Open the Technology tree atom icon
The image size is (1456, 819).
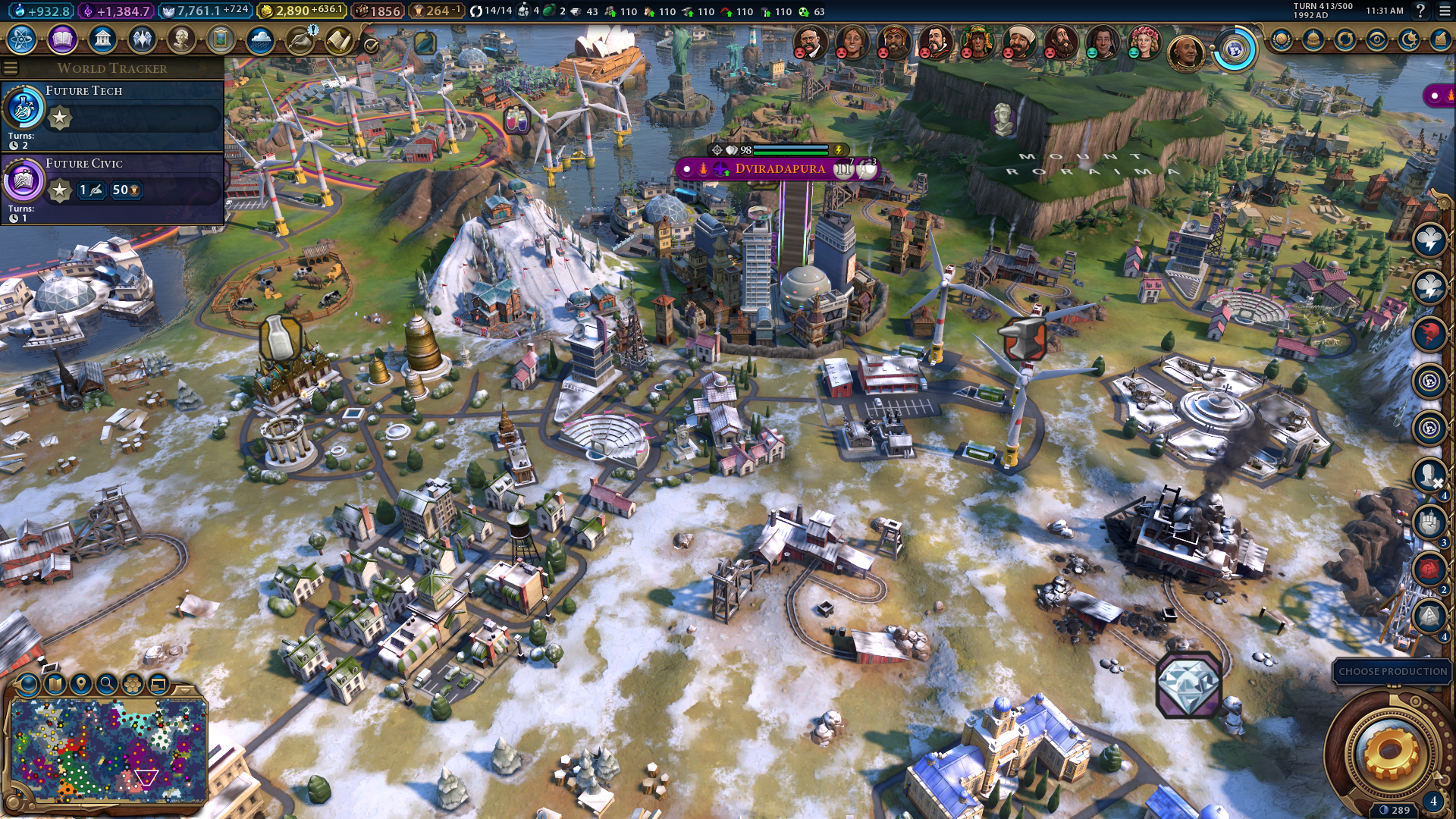point(22,39)
